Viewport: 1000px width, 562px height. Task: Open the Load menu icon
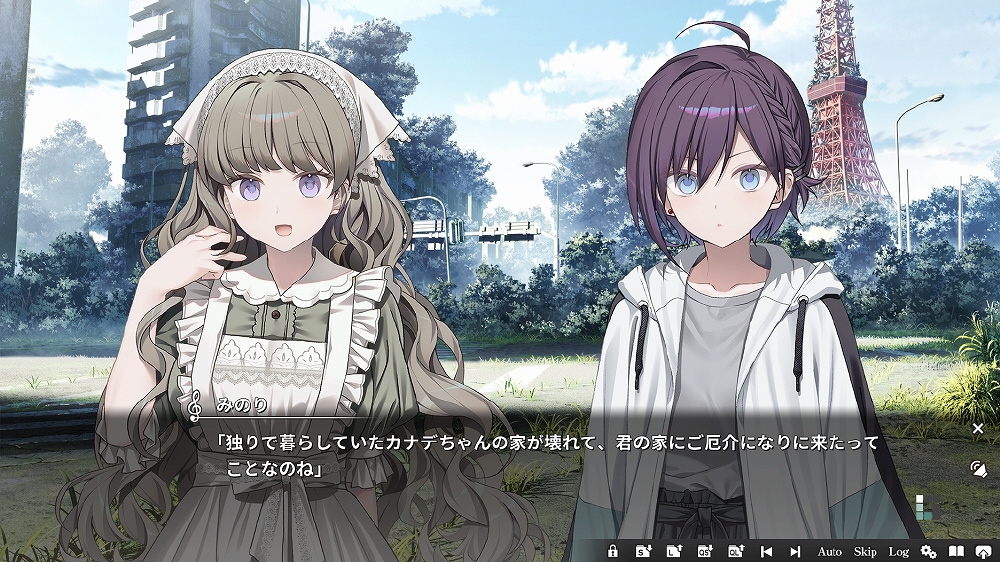coord(674,551)
